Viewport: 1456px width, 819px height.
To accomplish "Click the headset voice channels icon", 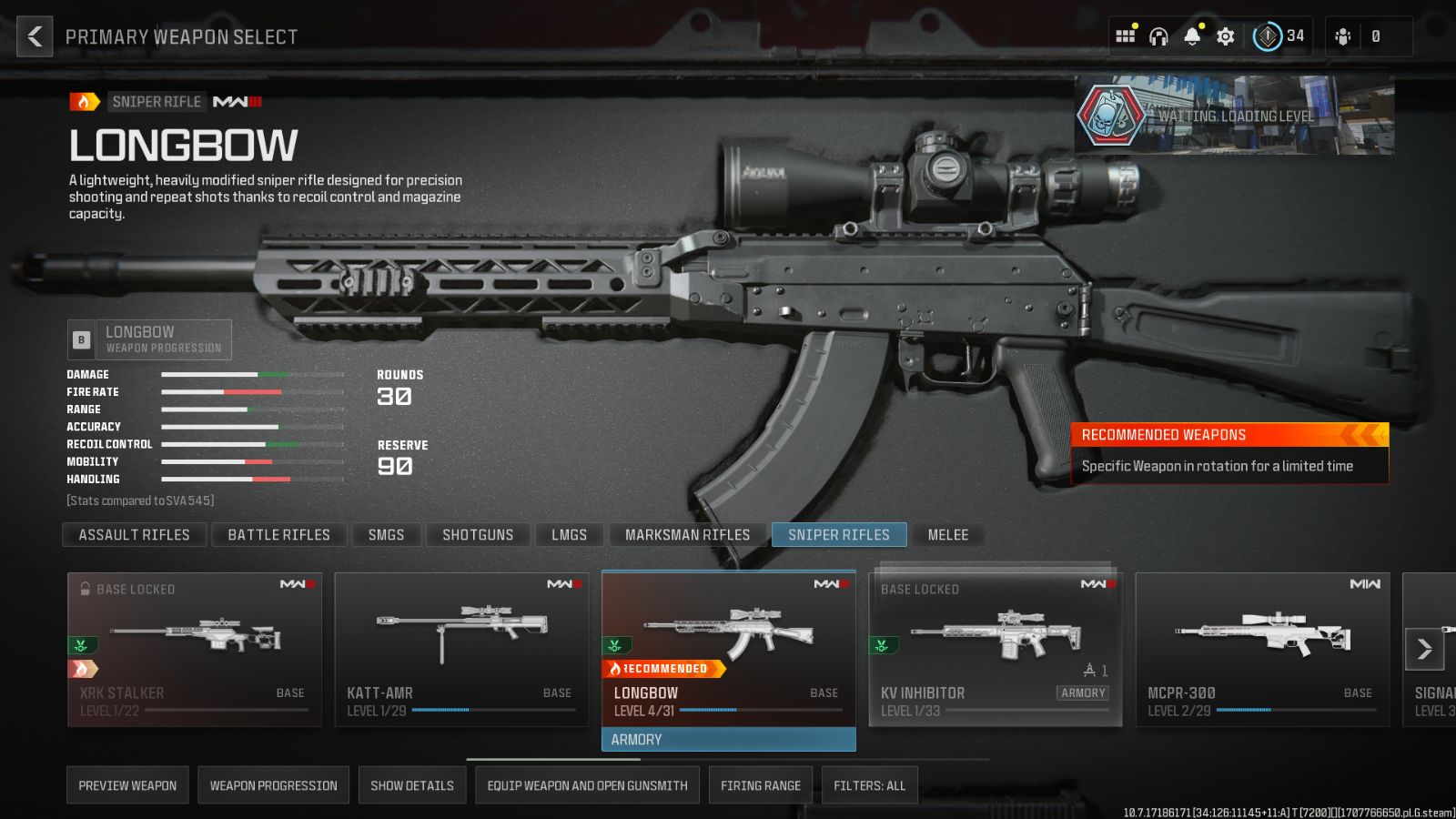I will [x=1158, y=36].
